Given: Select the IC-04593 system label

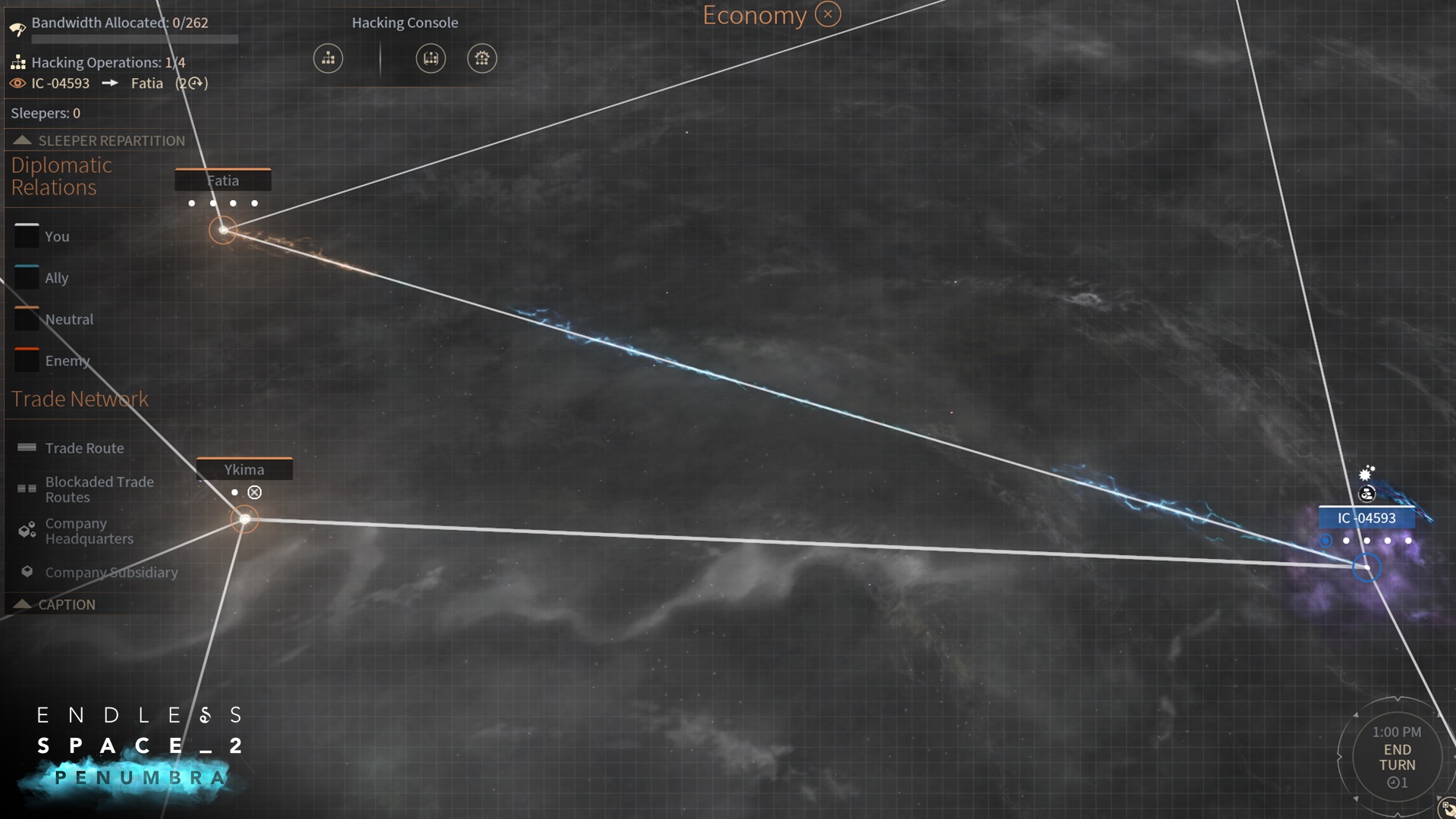Looking at the screenshot, I should click(x=1366, y=518).
